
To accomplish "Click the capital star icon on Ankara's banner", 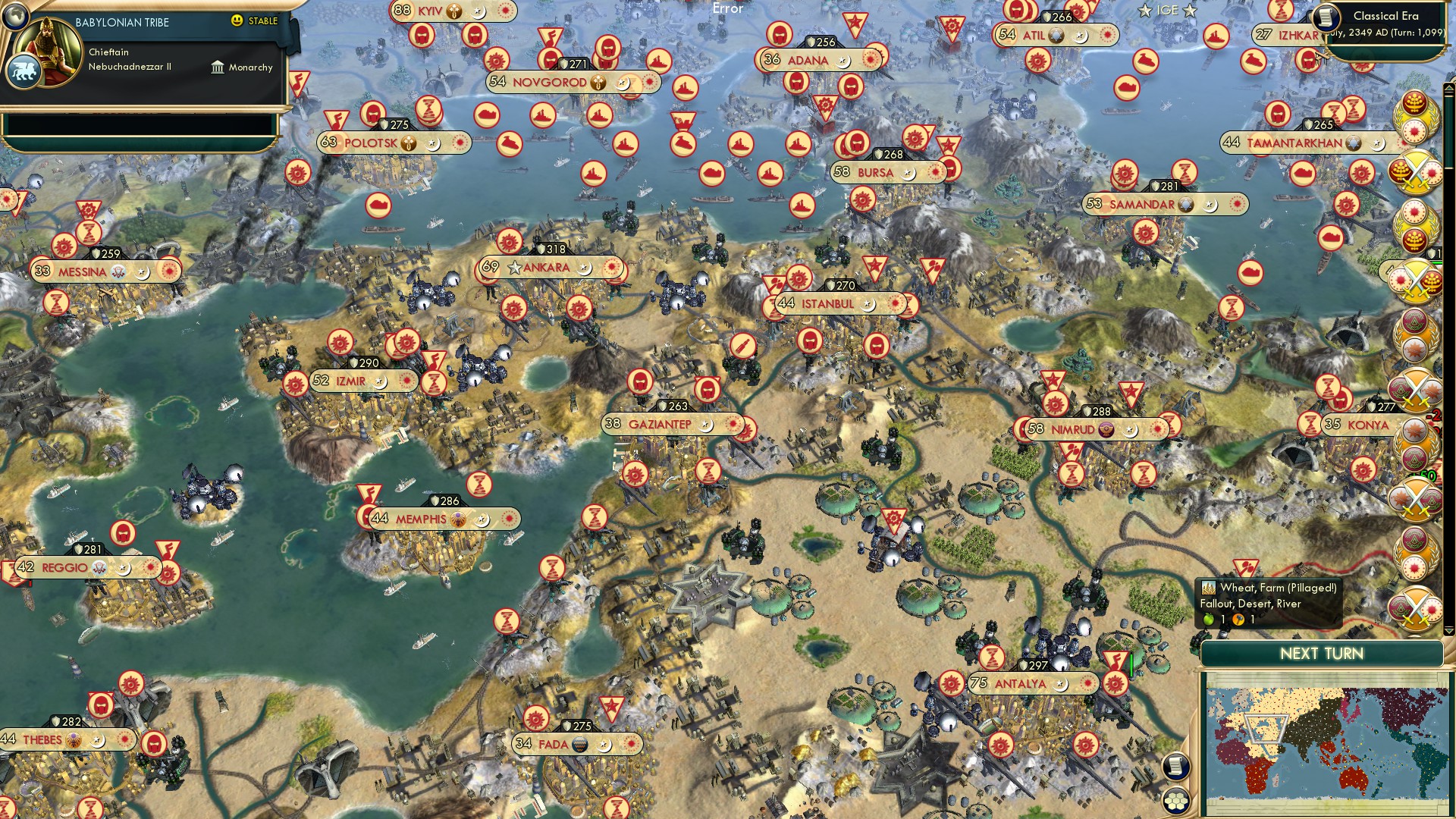I will [x=516, y=267].
